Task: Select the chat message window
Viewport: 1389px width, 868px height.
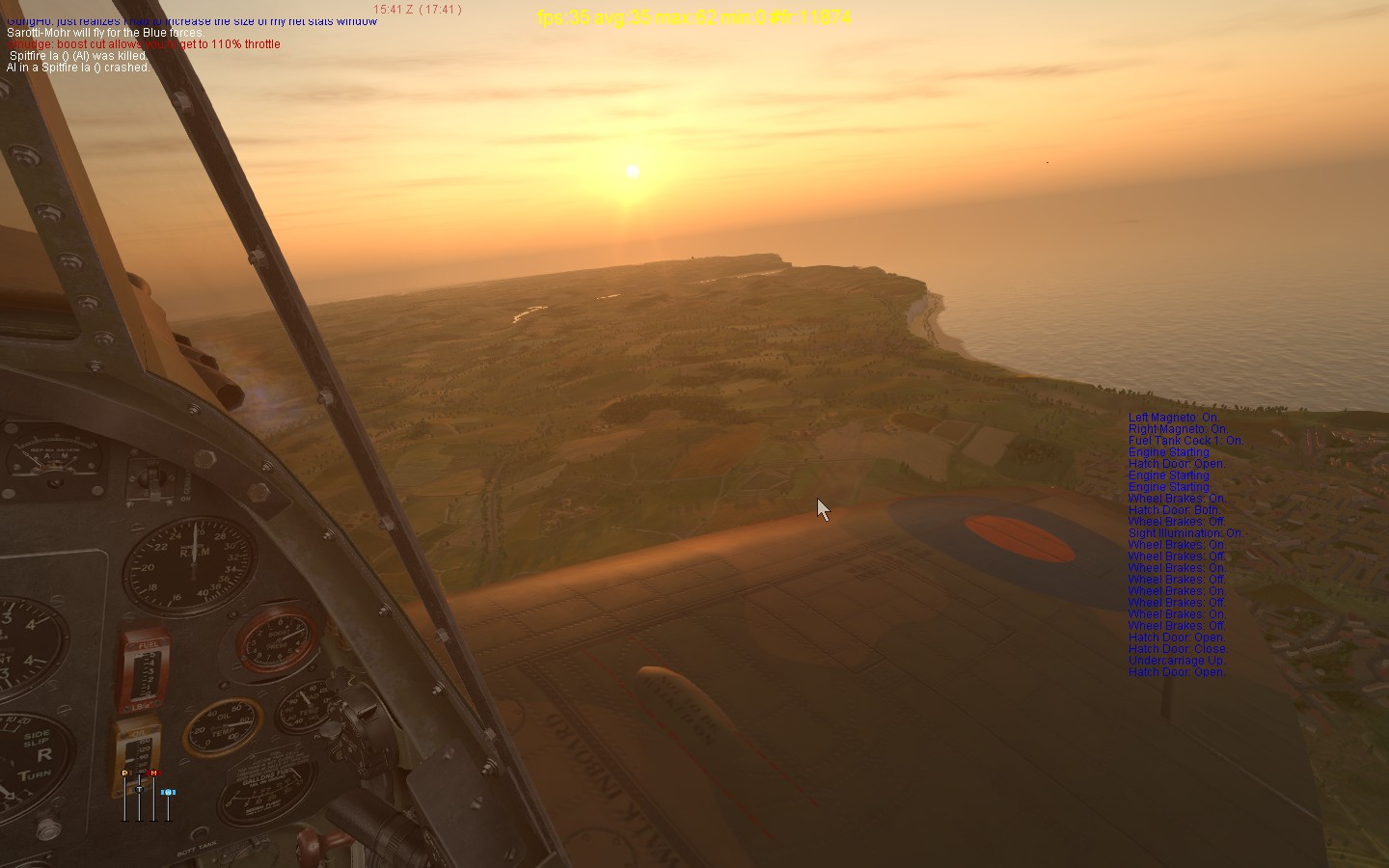Action: tap(145, 44)
